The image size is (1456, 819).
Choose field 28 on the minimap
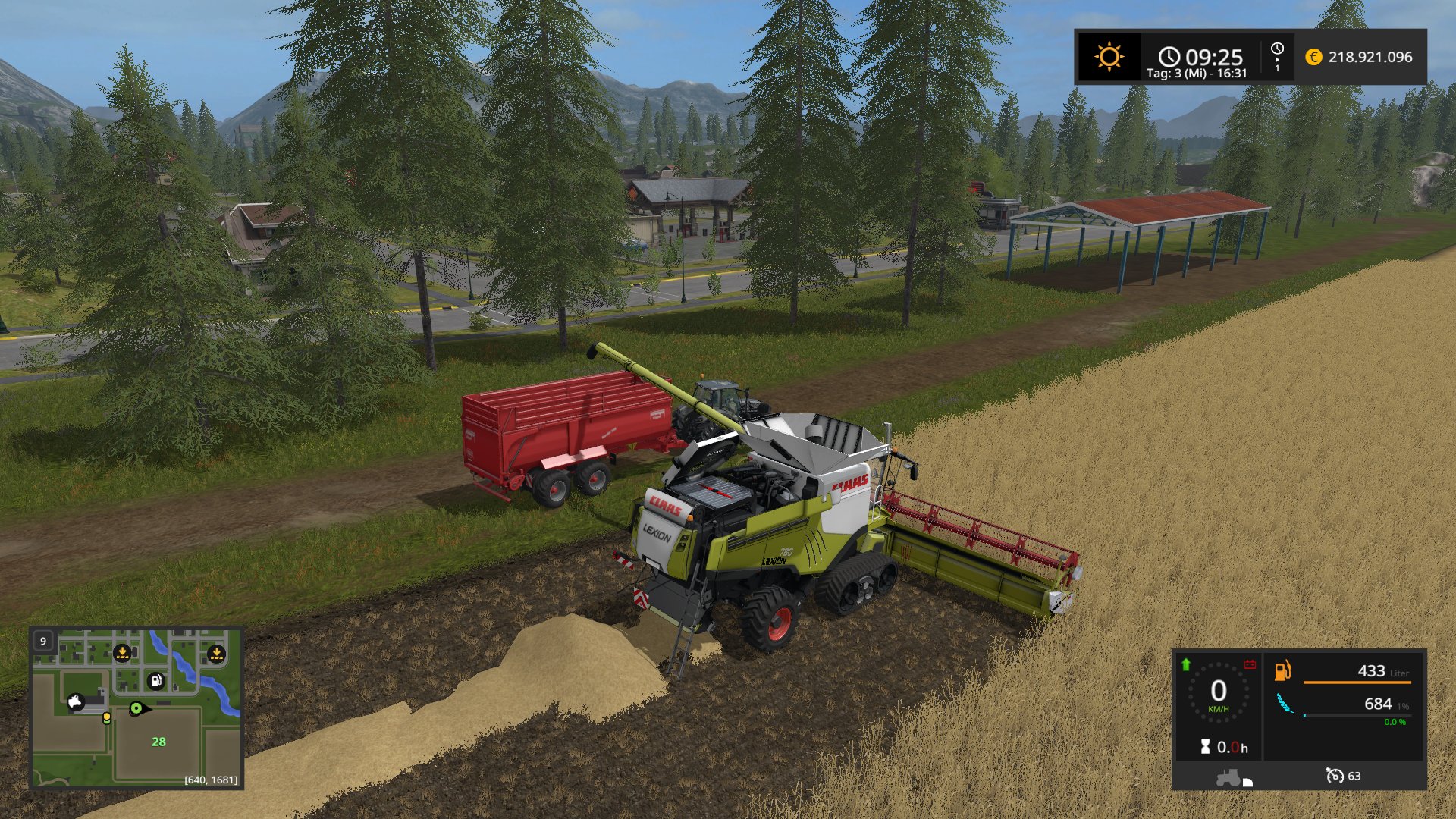158,742
